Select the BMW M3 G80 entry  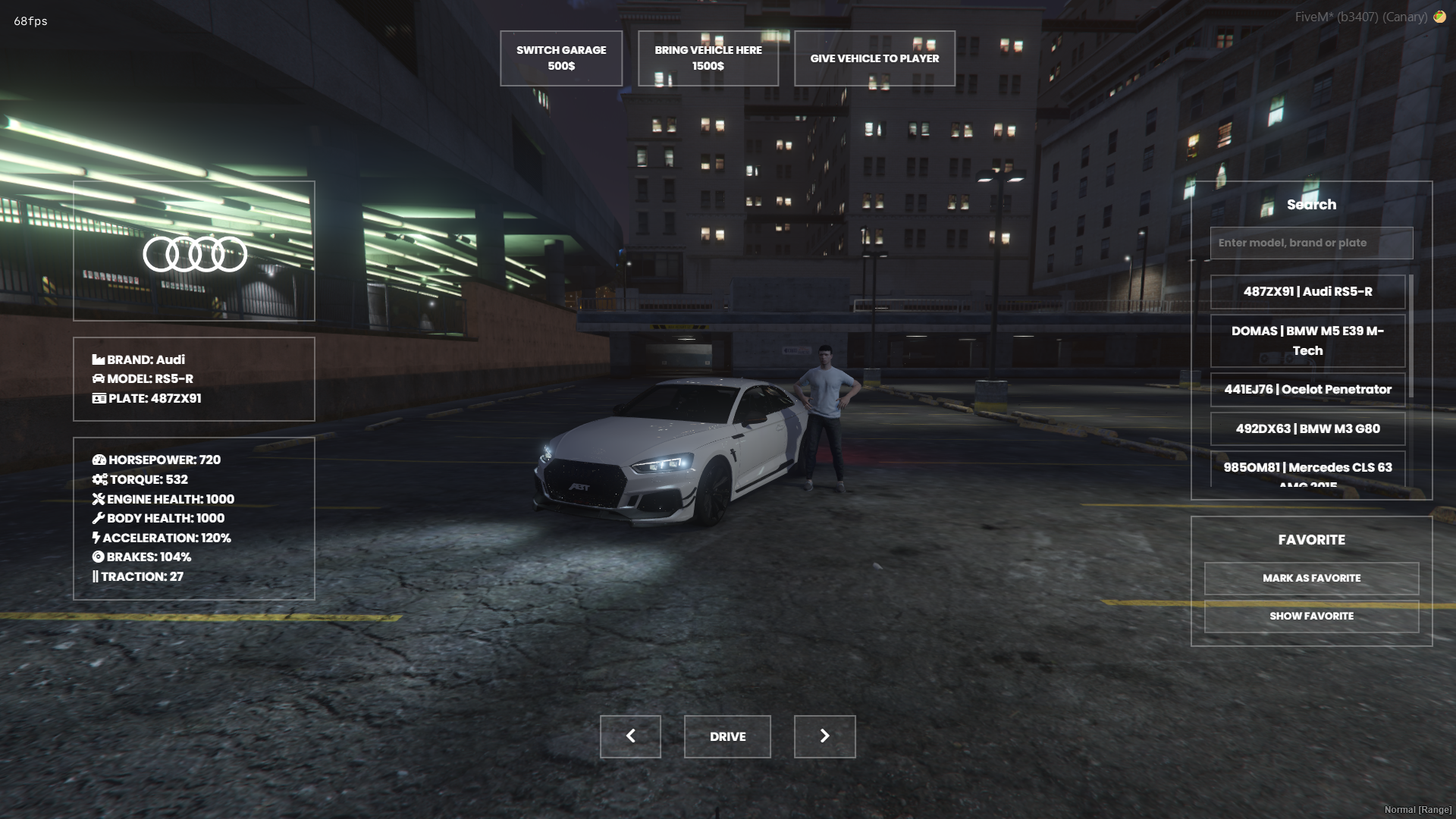(x=1307, y=429)
